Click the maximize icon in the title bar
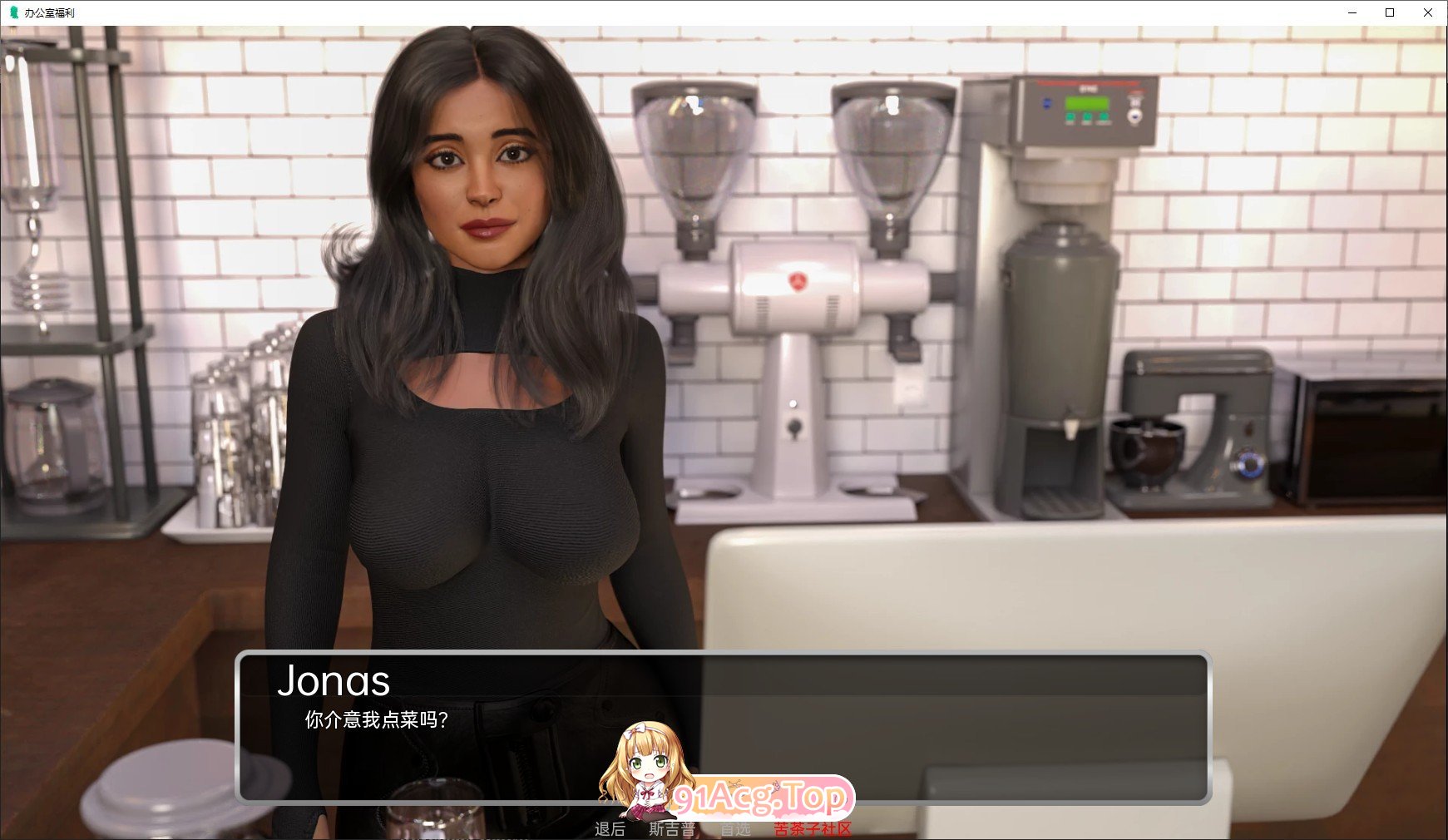 click(1389, 12)
